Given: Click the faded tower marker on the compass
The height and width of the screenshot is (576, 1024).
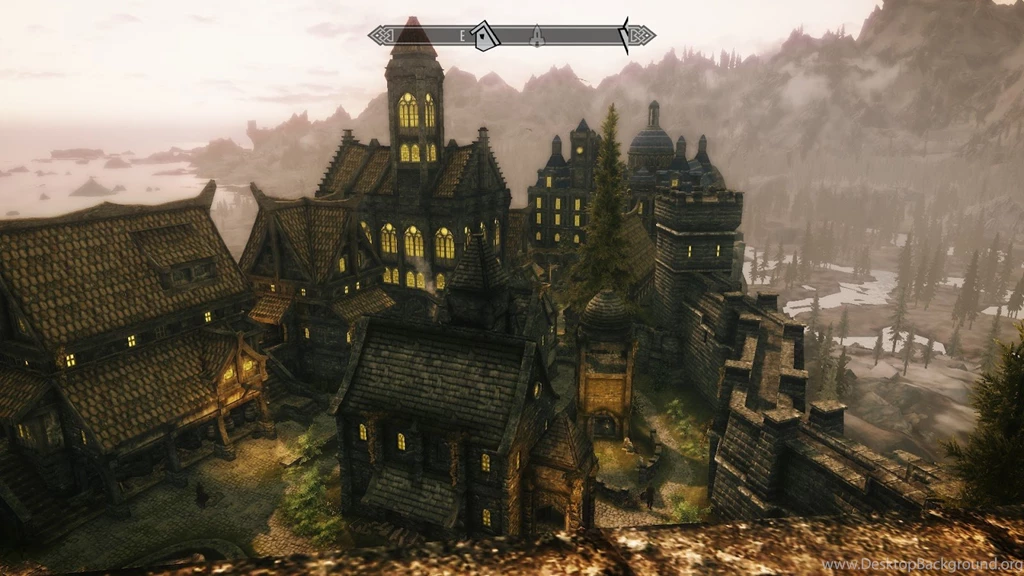Looking at the screenshot, I should pos(536,36).
